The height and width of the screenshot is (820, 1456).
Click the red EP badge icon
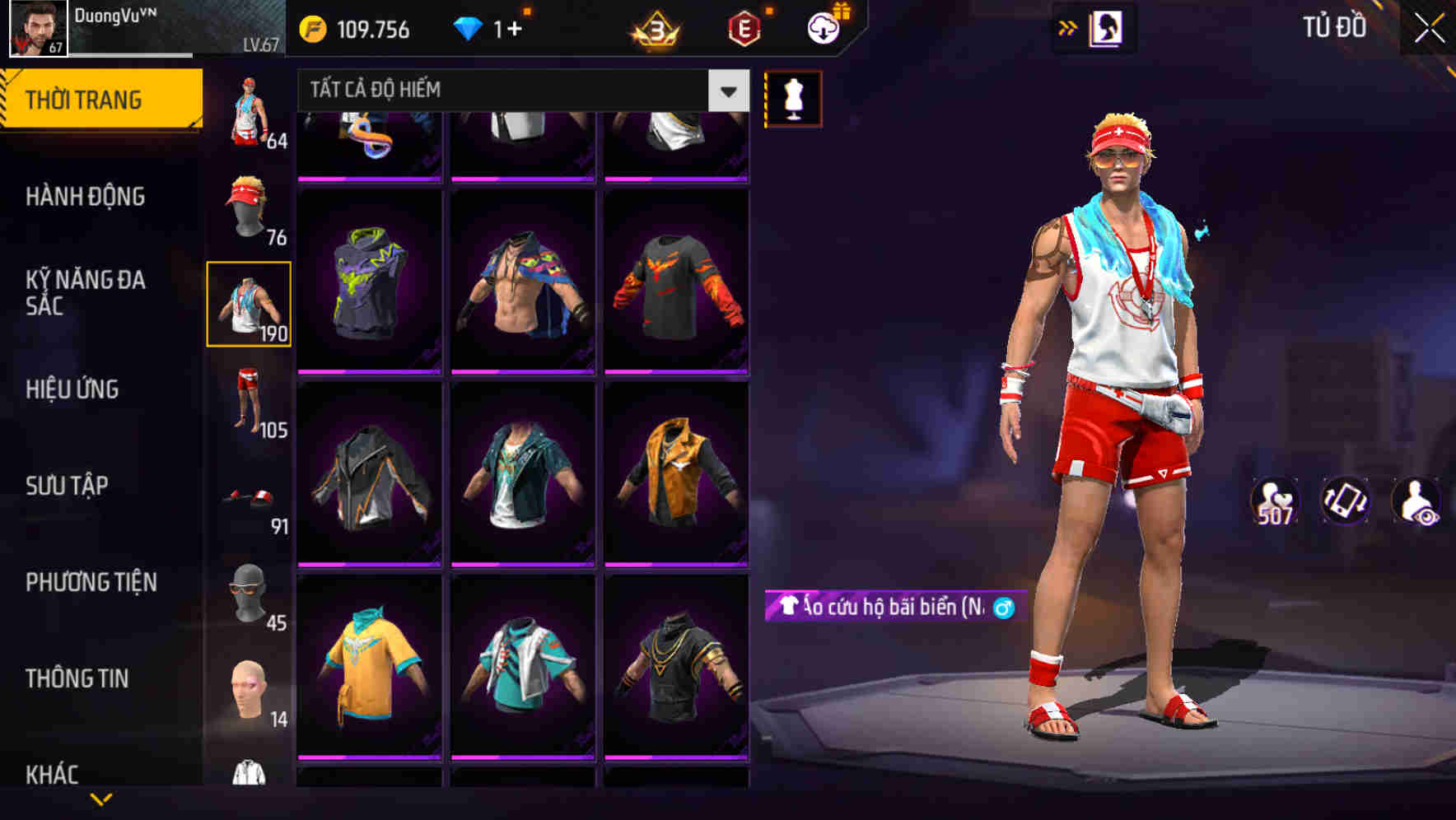click(744, 25)
